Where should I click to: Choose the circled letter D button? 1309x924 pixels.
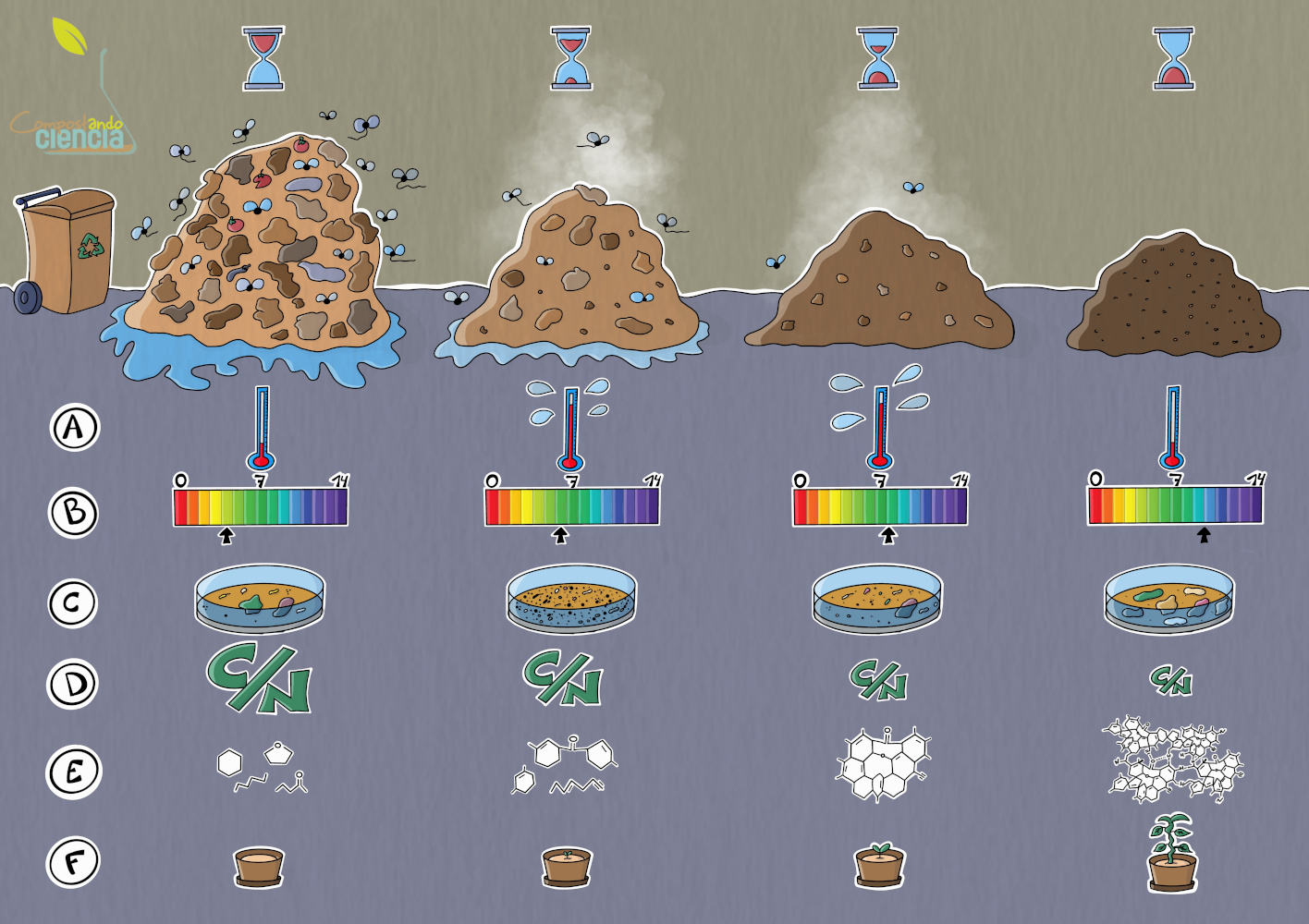tap(74, 685)
